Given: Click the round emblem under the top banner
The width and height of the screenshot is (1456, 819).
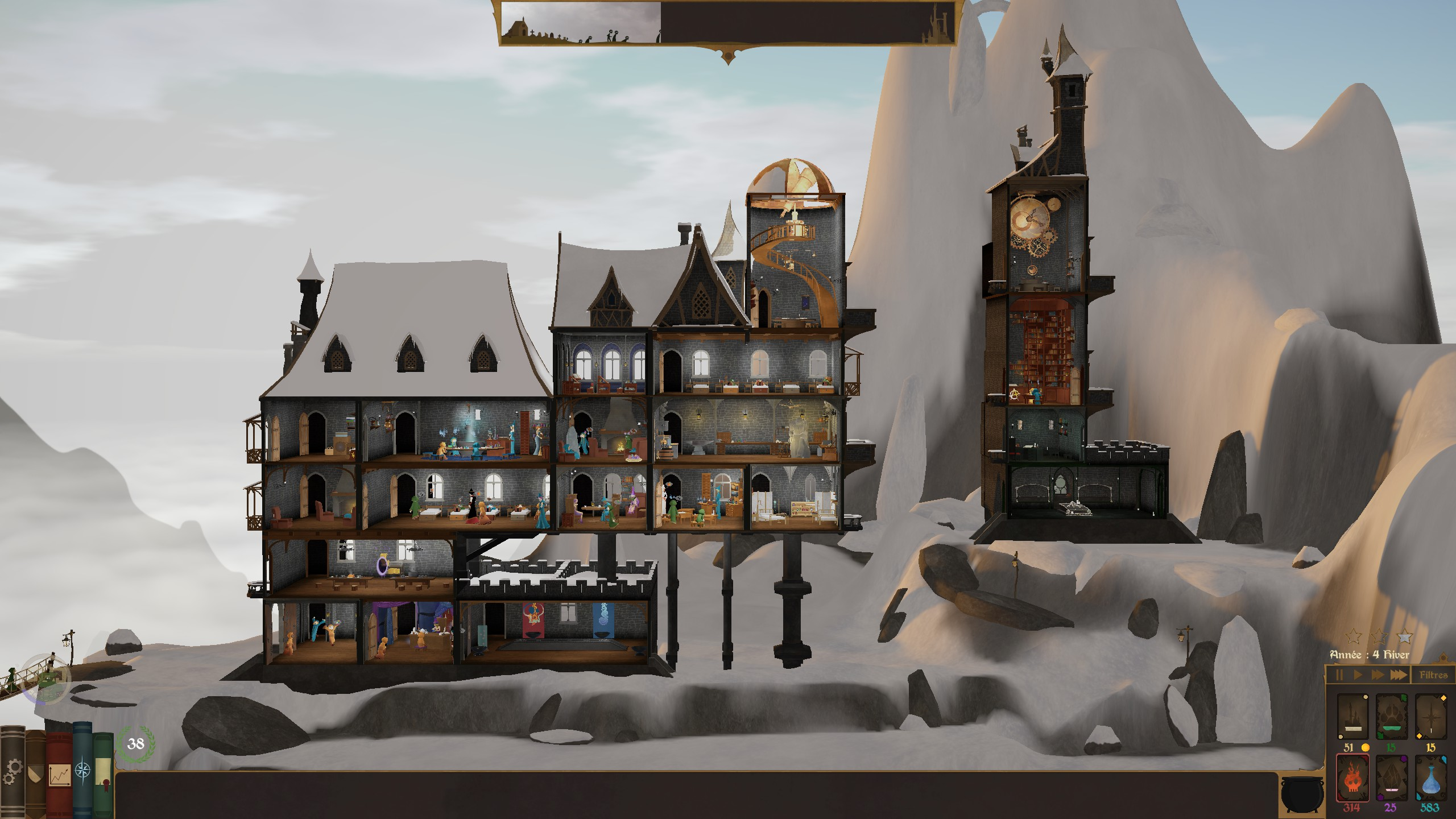Looking at the screenshot, I should [727, 56].
